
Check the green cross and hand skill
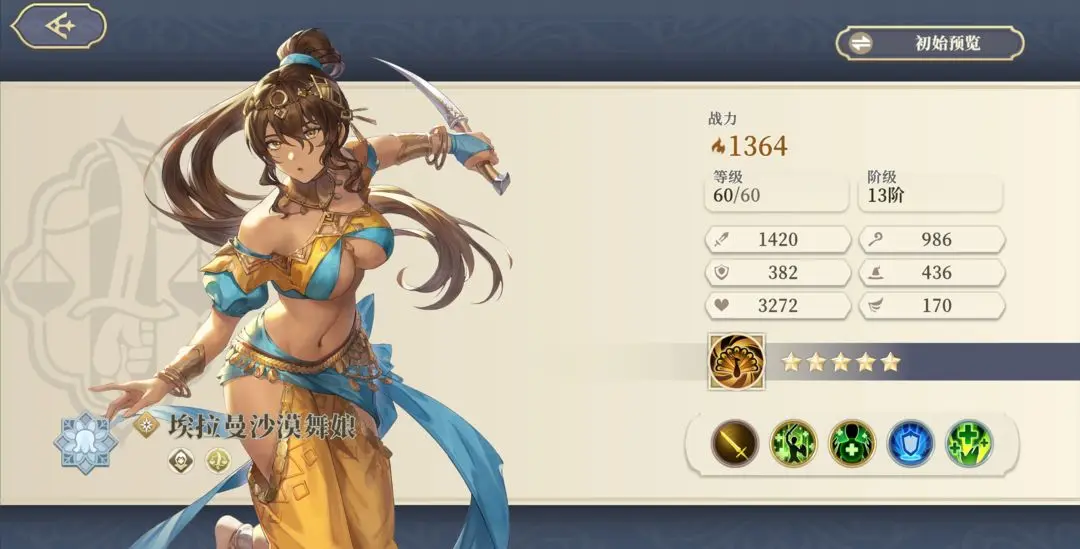(969, 443)
